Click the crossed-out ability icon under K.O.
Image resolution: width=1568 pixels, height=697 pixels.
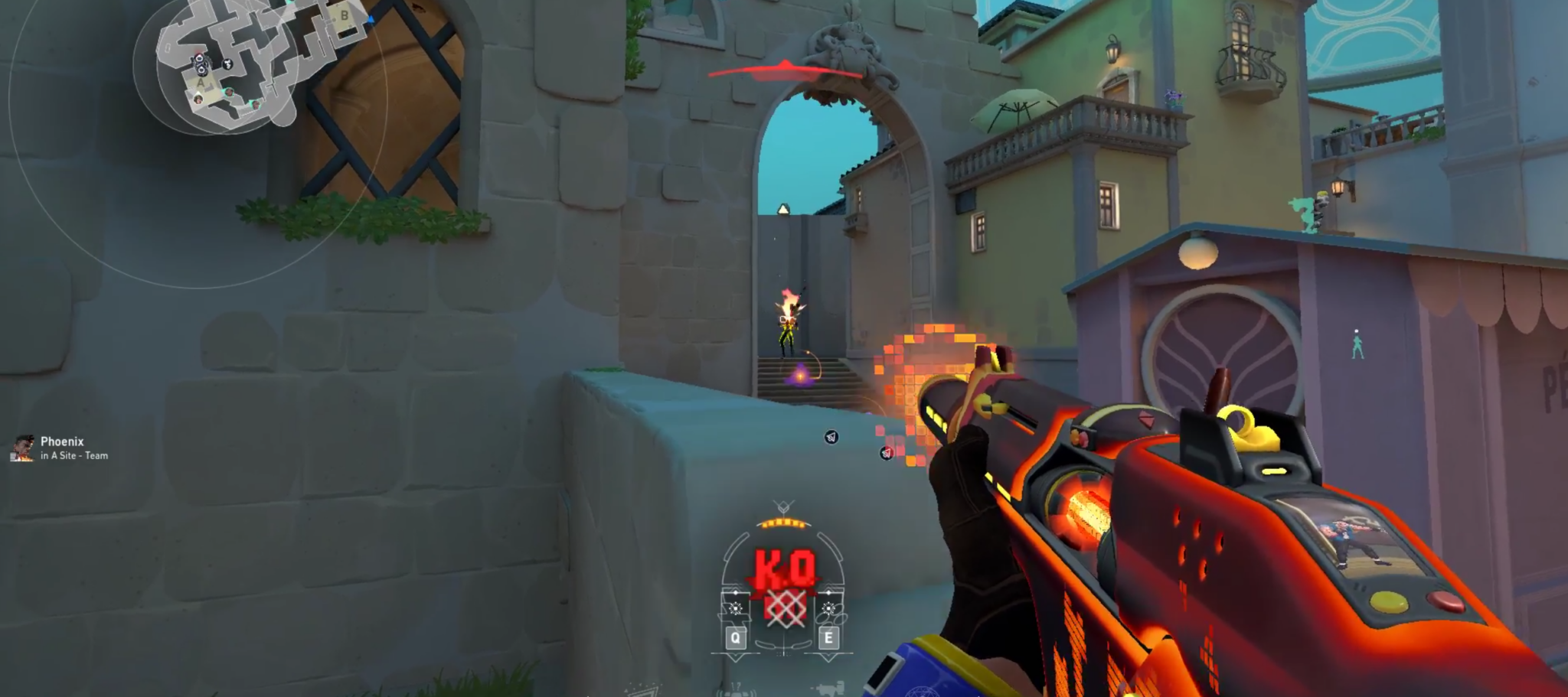(786, 607)
